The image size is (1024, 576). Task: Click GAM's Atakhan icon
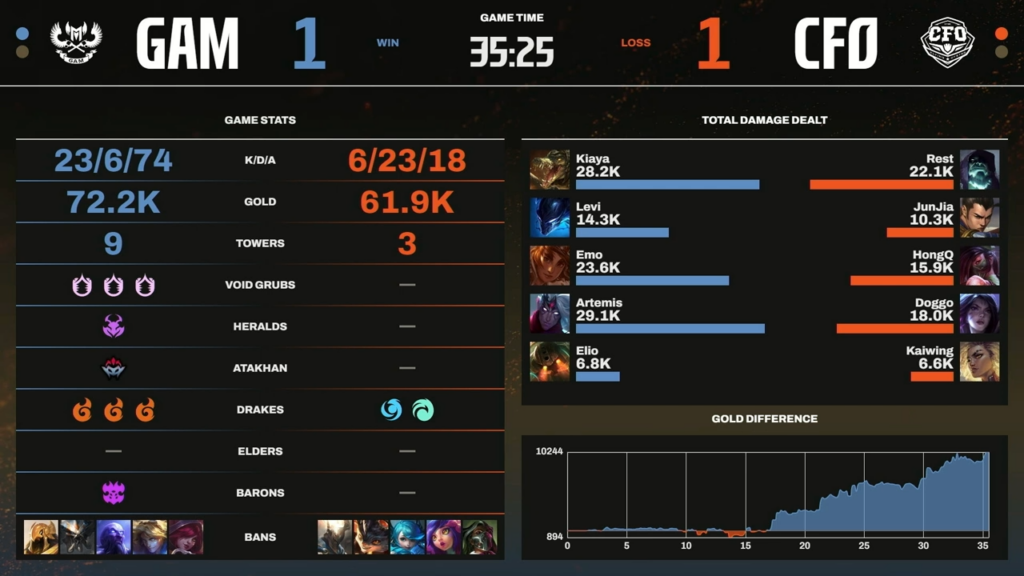tap(113, 368)
